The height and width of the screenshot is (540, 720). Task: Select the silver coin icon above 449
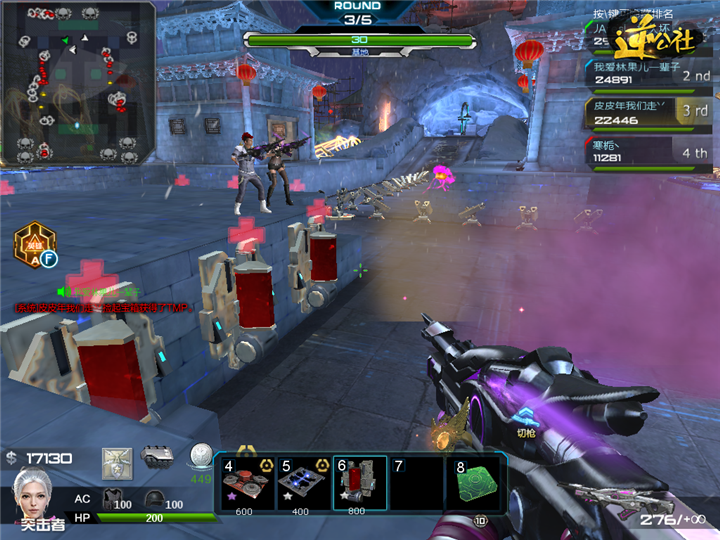[x=203, y=457]
